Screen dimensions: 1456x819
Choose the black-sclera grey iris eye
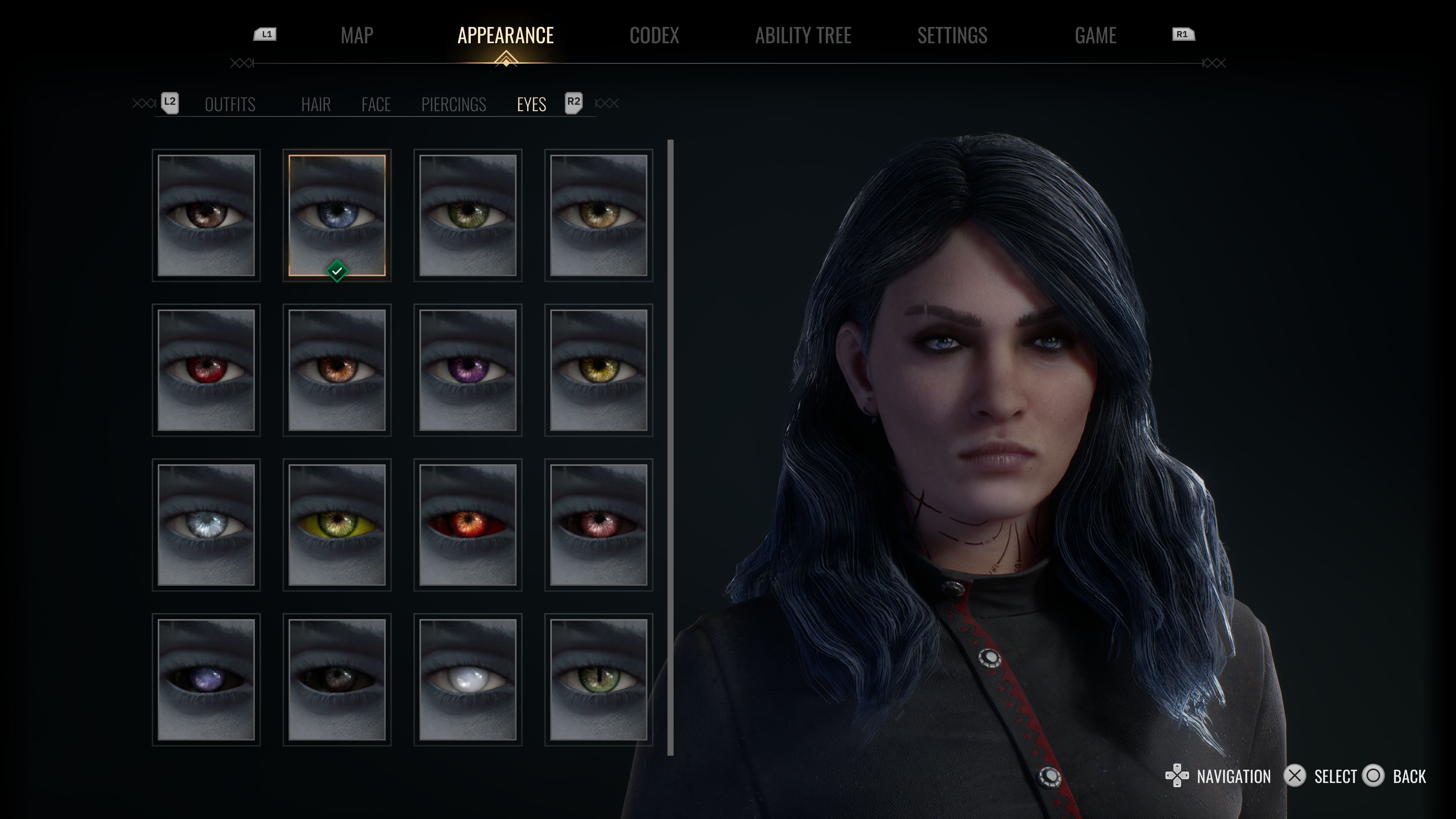(x=337, y=679)
